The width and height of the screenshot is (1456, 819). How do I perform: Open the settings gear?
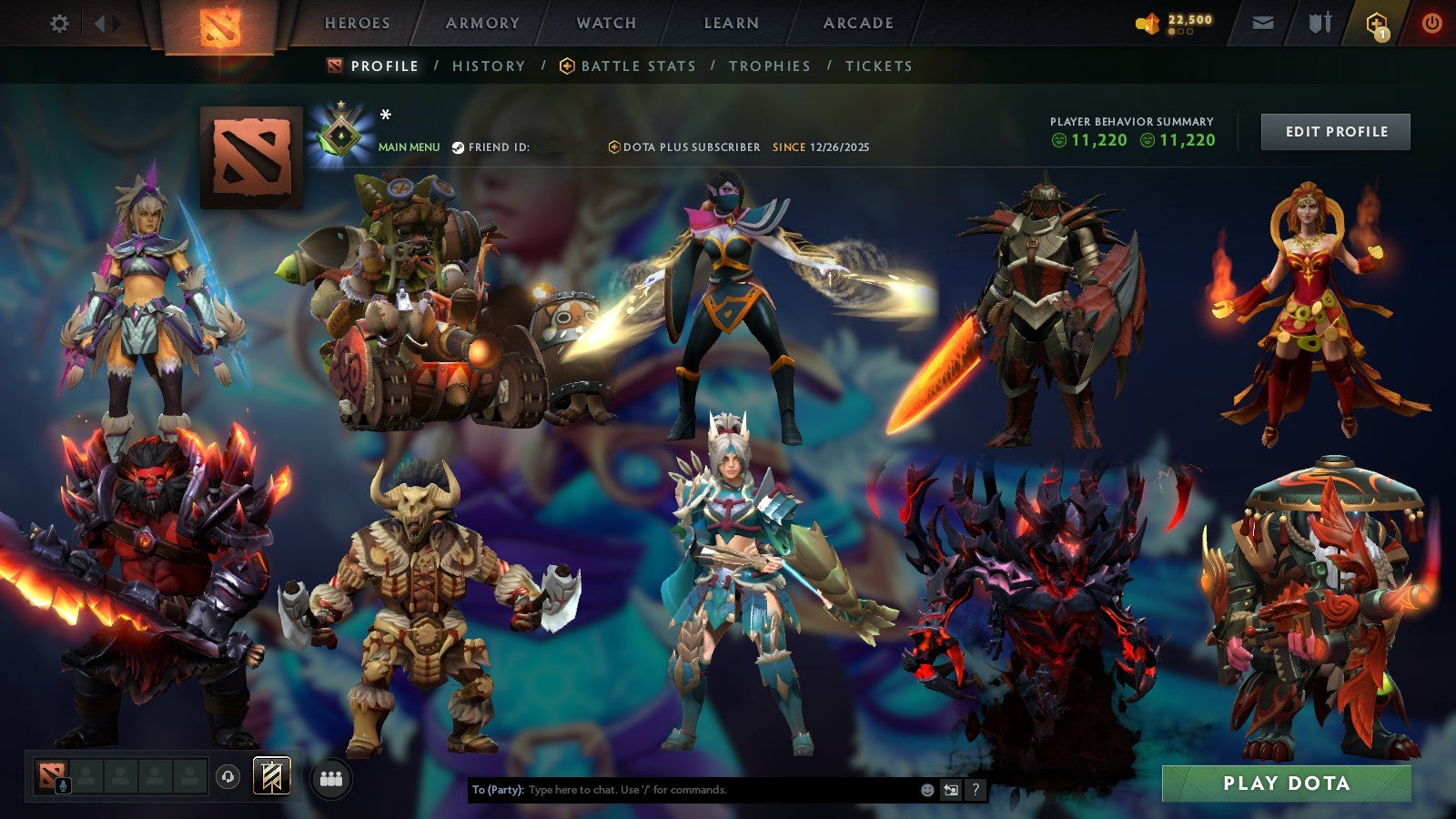click(60, 22)
